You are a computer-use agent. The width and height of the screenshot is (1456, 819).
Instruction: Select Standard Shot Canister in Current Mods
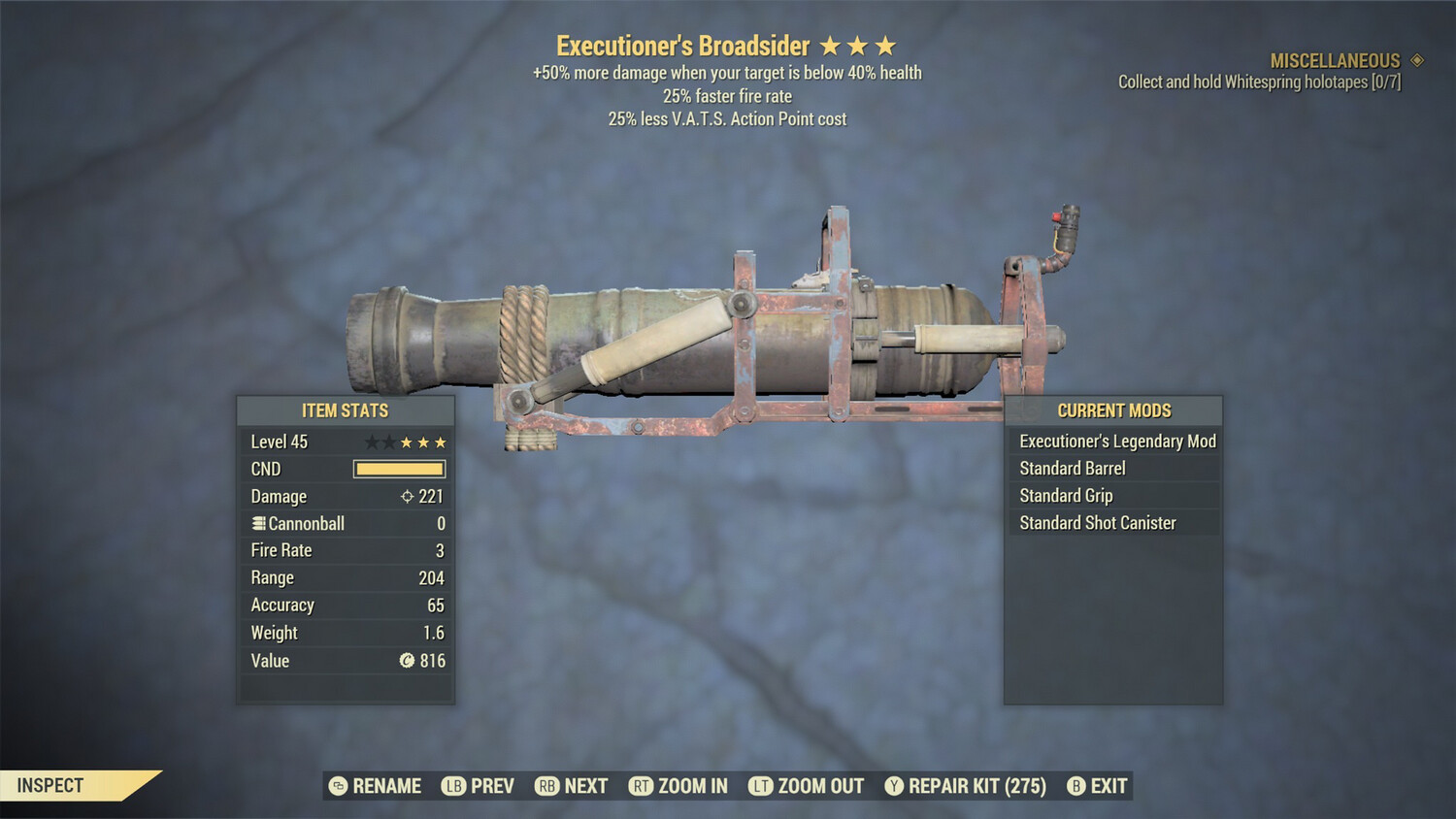click(x=1097, y=522)
